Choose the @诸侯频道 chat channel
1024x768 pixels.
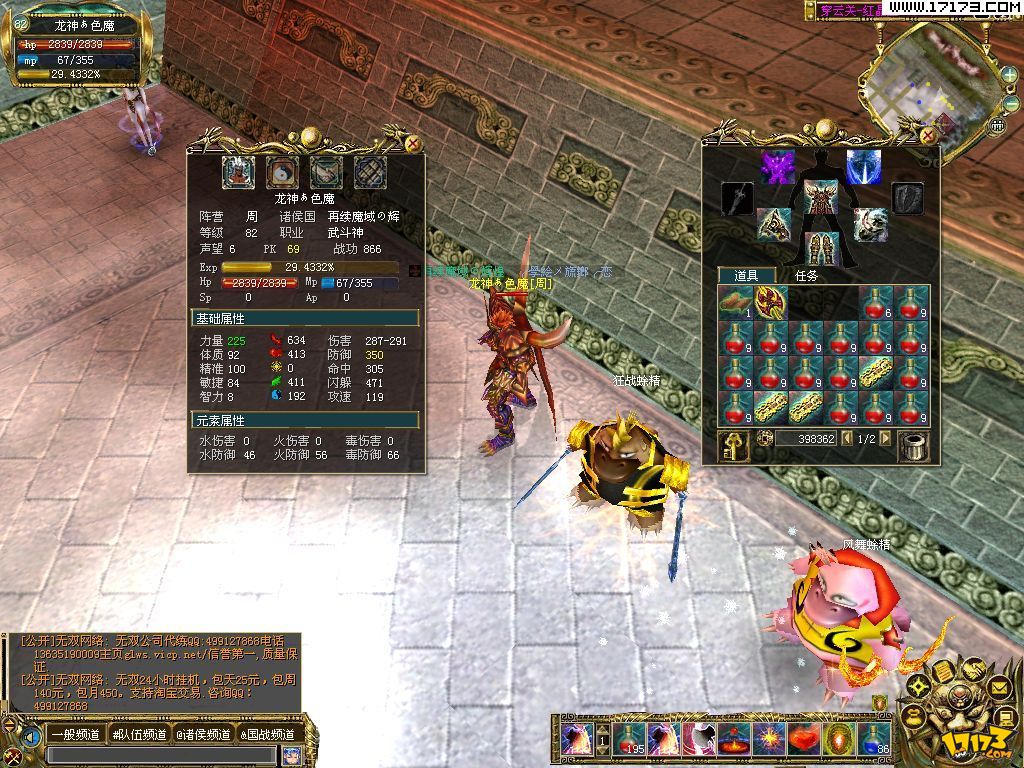(x=204, y=735)
